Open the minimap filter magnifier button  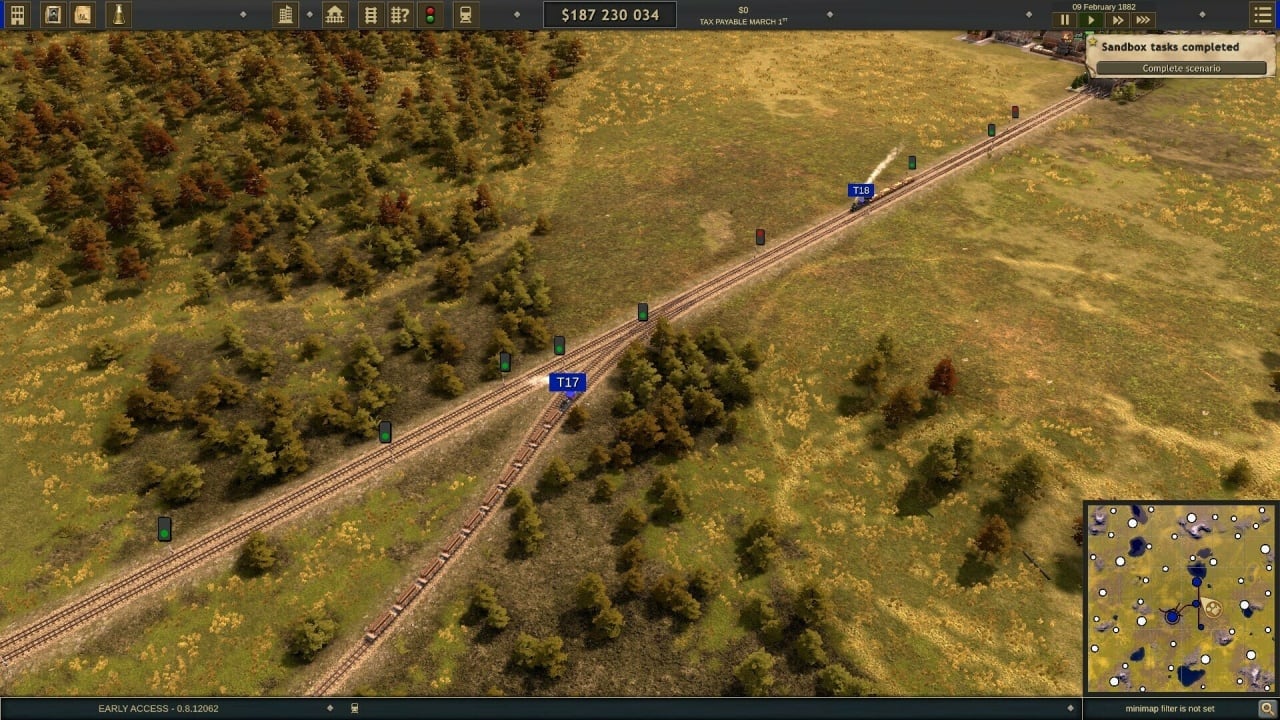point(1266,708)
